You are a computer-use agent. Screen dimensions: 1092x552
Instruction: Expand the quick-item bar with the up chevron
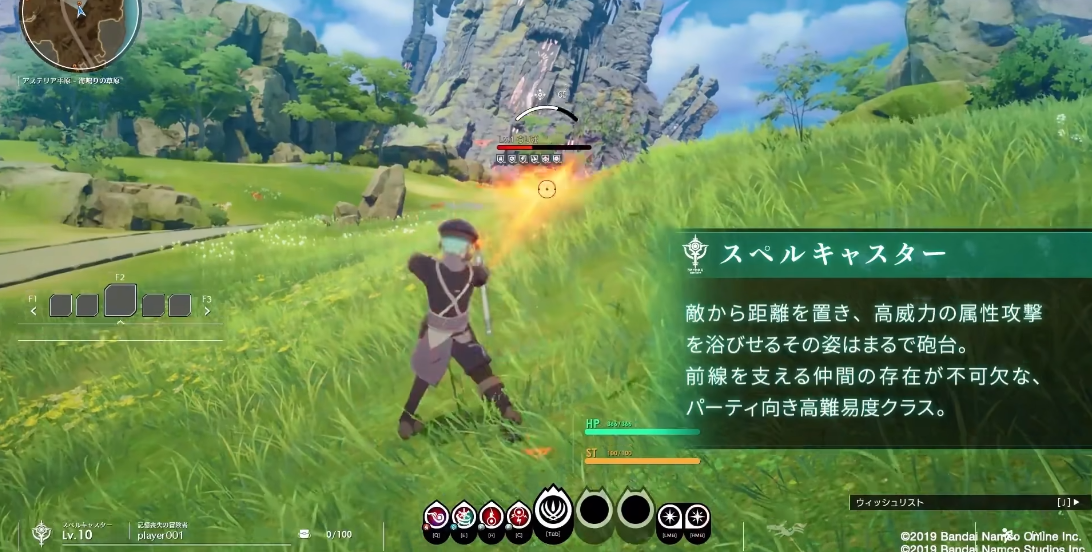click(x=121, y=323)
